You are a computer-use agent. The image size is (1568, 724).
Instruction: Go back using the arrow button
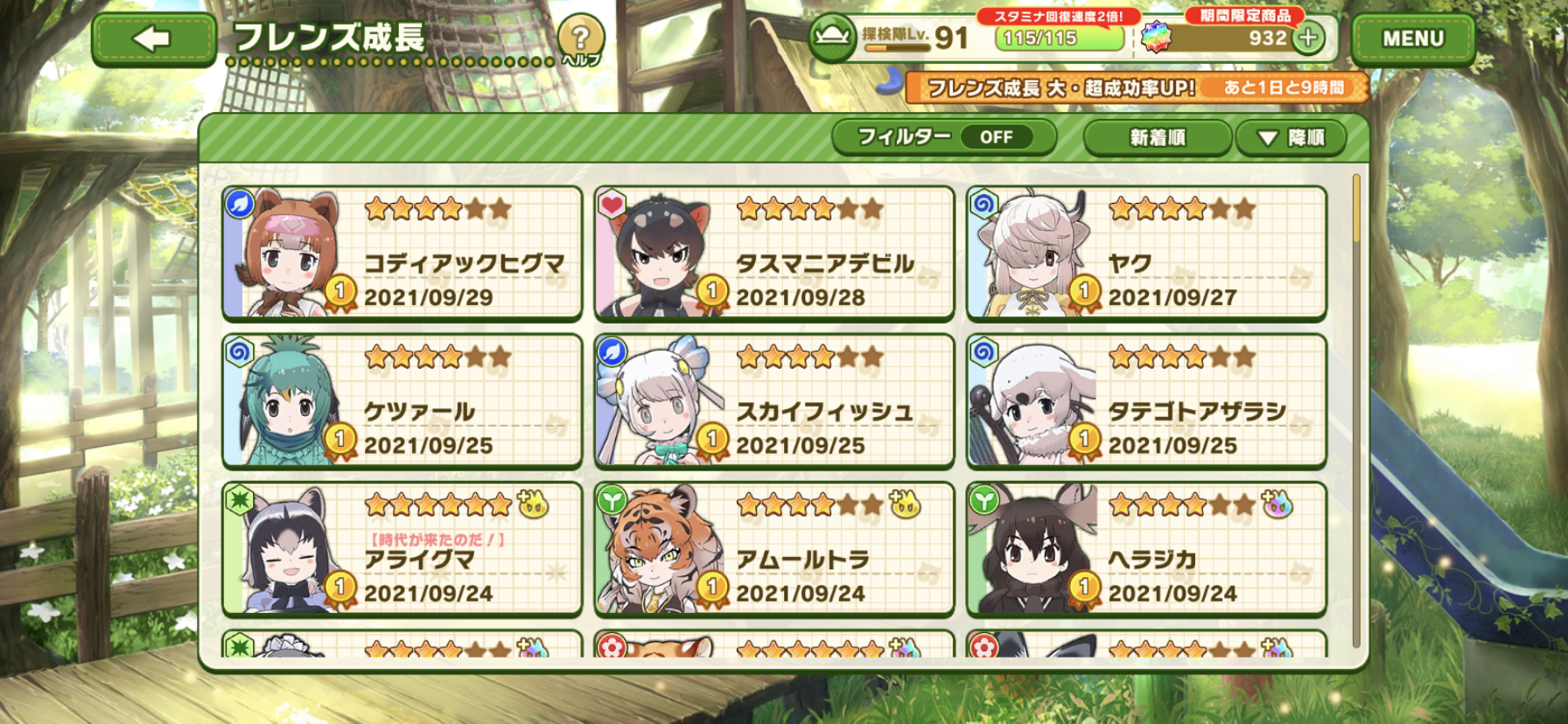(154, 39)
